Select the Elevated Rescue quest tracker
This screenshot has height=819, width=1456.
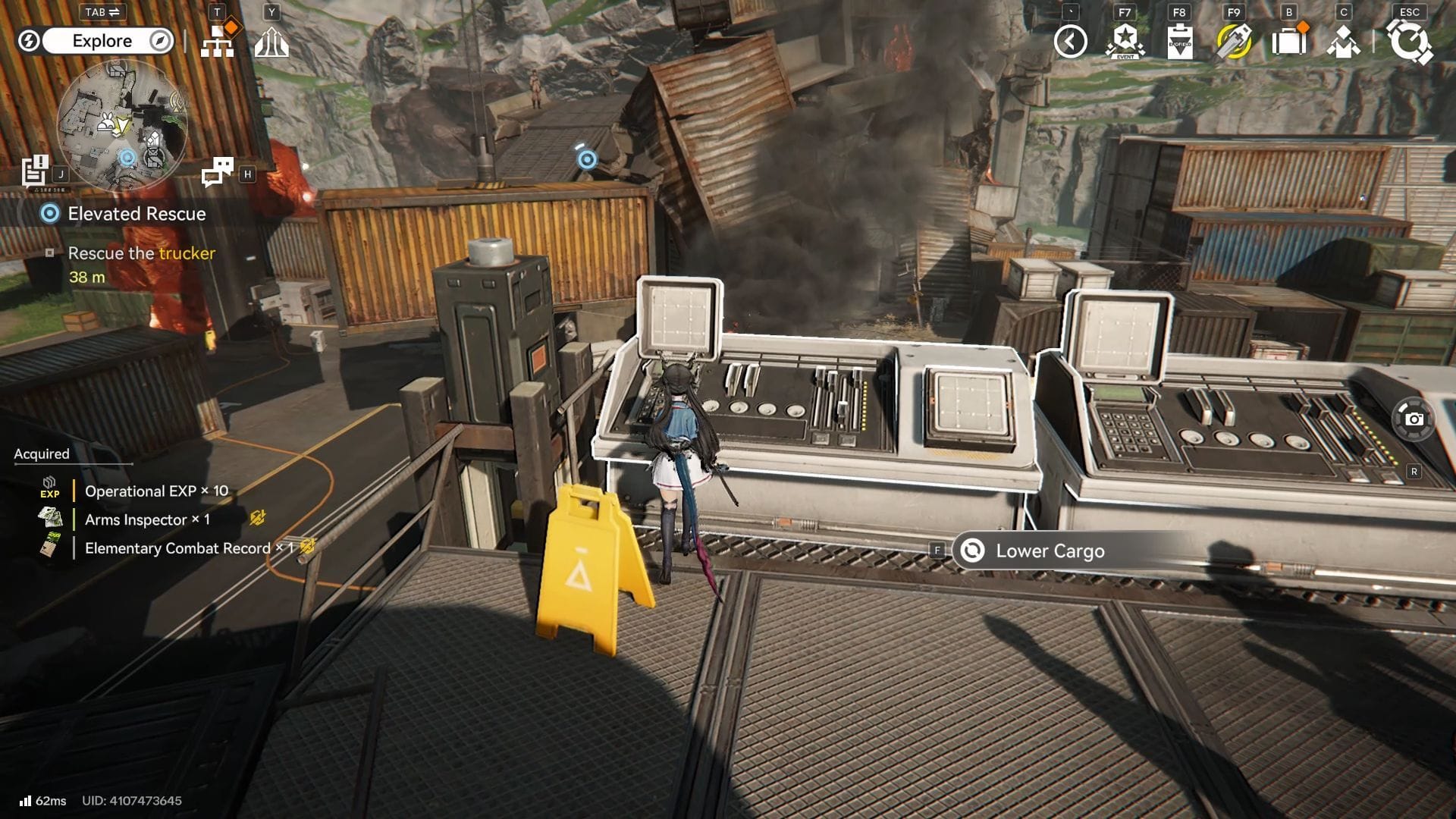point(136,214)
